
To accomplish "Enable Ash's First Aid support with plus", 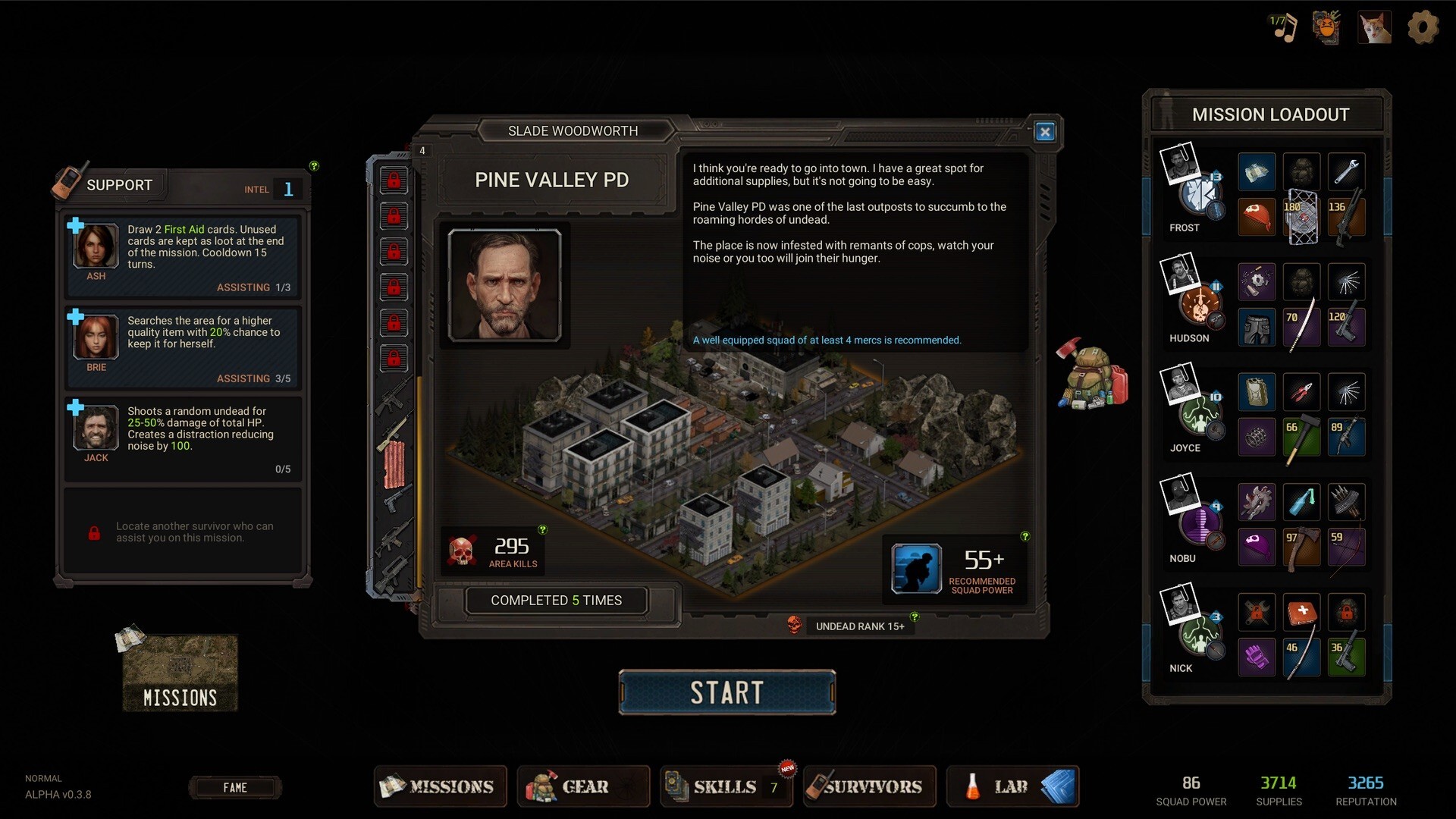I will point(75,224).
